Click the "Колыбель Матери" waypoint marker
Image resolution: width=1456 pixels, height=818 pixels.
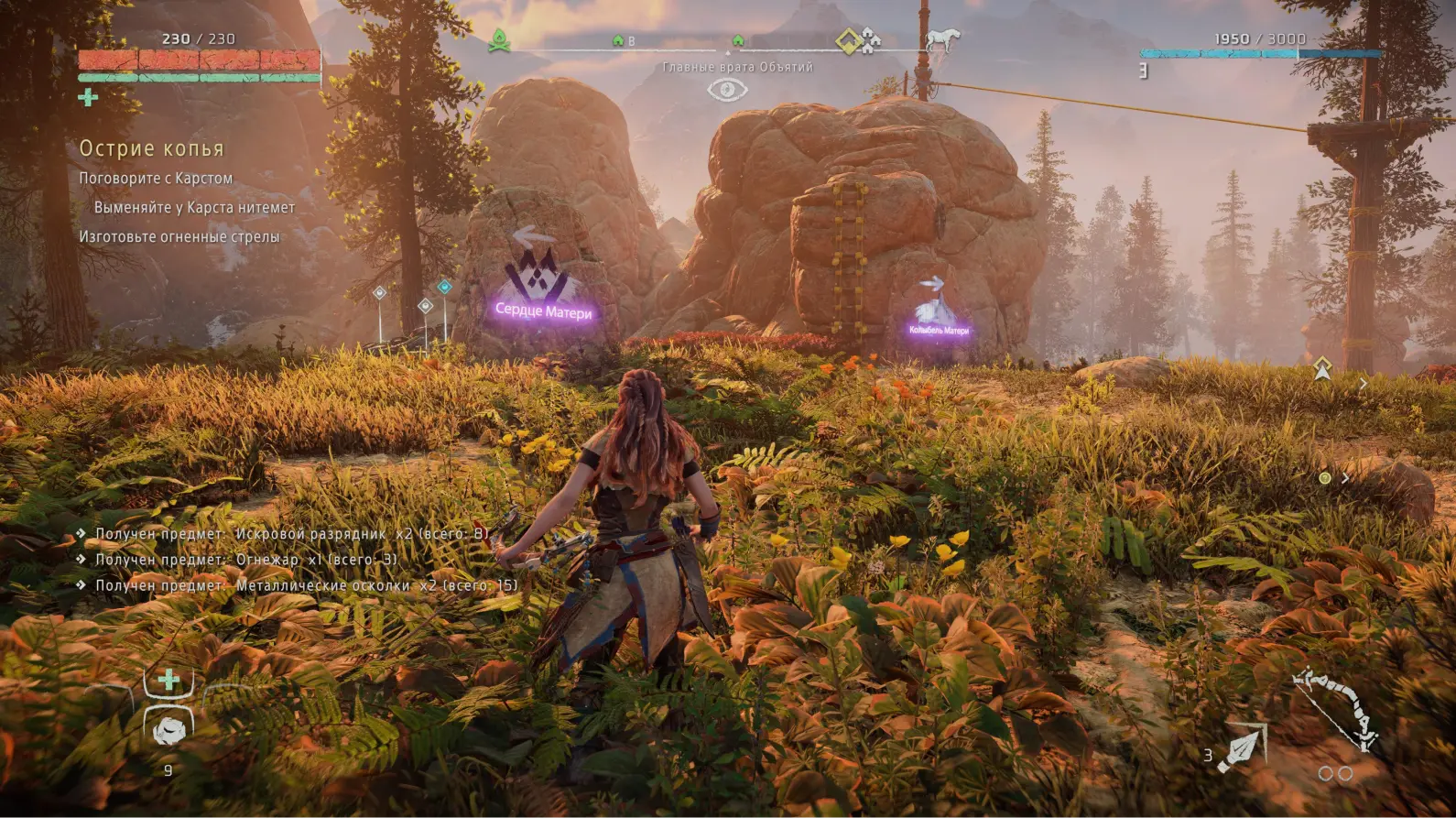pyautogui.click(x=937, y=307)
